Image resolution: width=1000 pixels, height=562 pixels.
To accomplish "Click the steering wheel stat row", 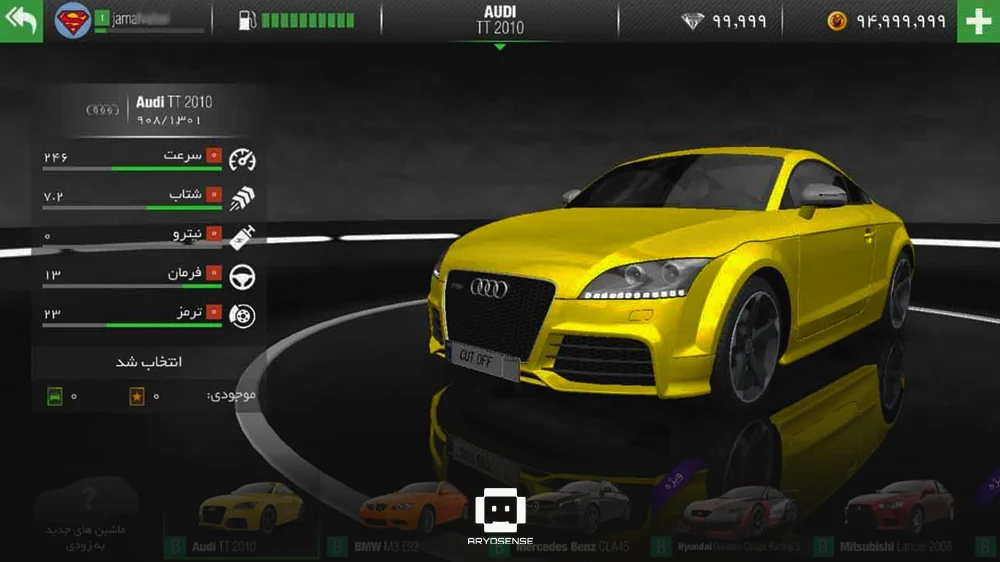I will click(x=149, y=276).
